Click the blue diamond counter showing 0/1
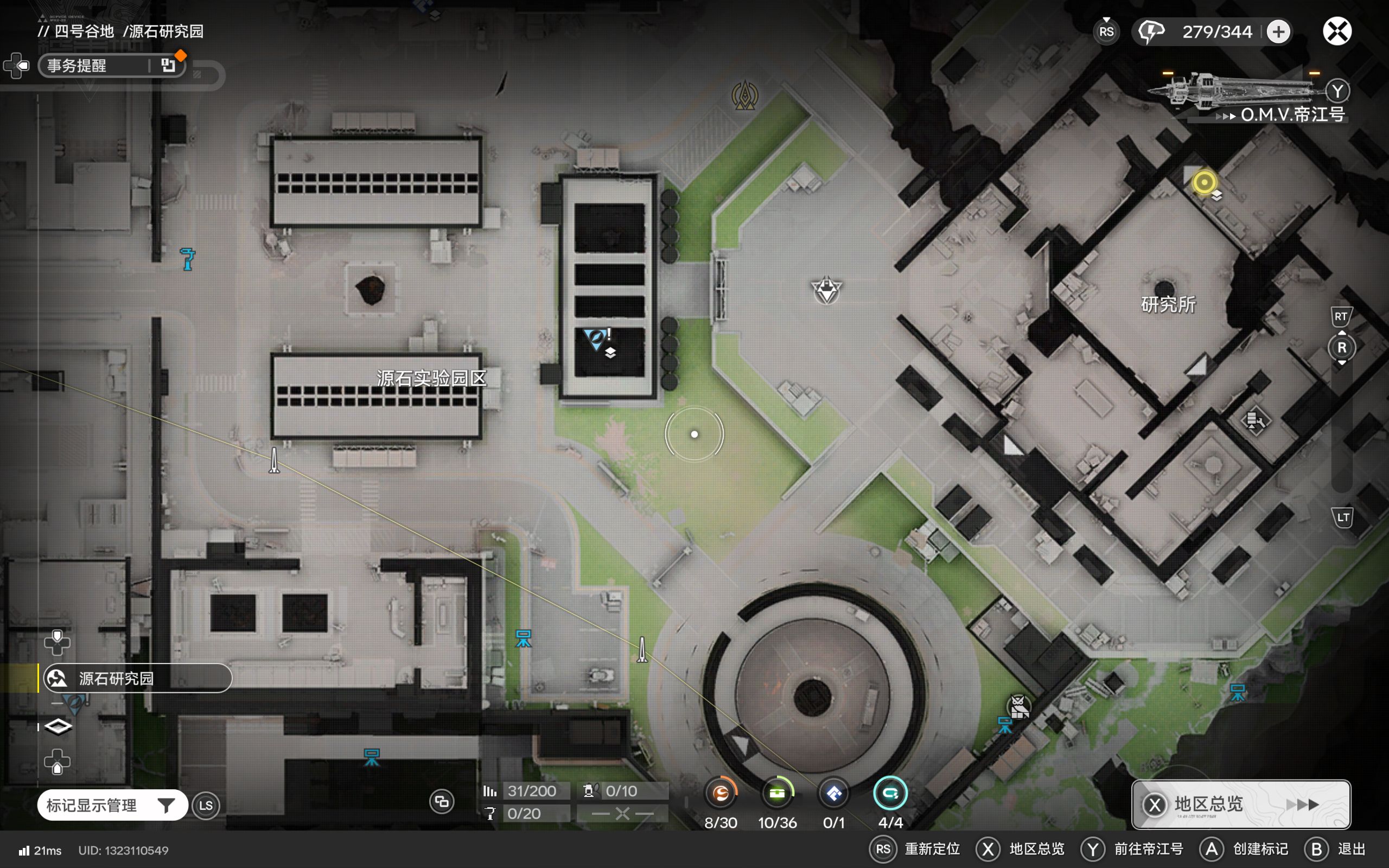This screenshot has height=868, width=1389. 834,794
